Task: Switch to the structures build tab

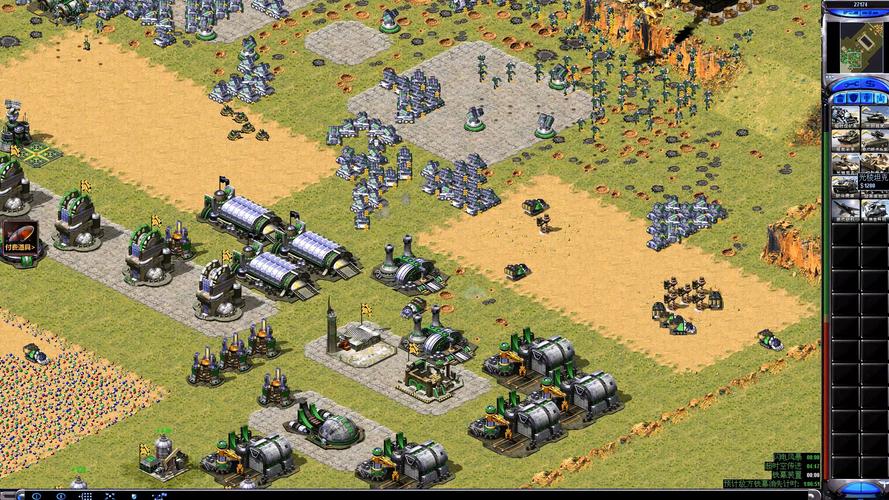Action: coord(838,95)
